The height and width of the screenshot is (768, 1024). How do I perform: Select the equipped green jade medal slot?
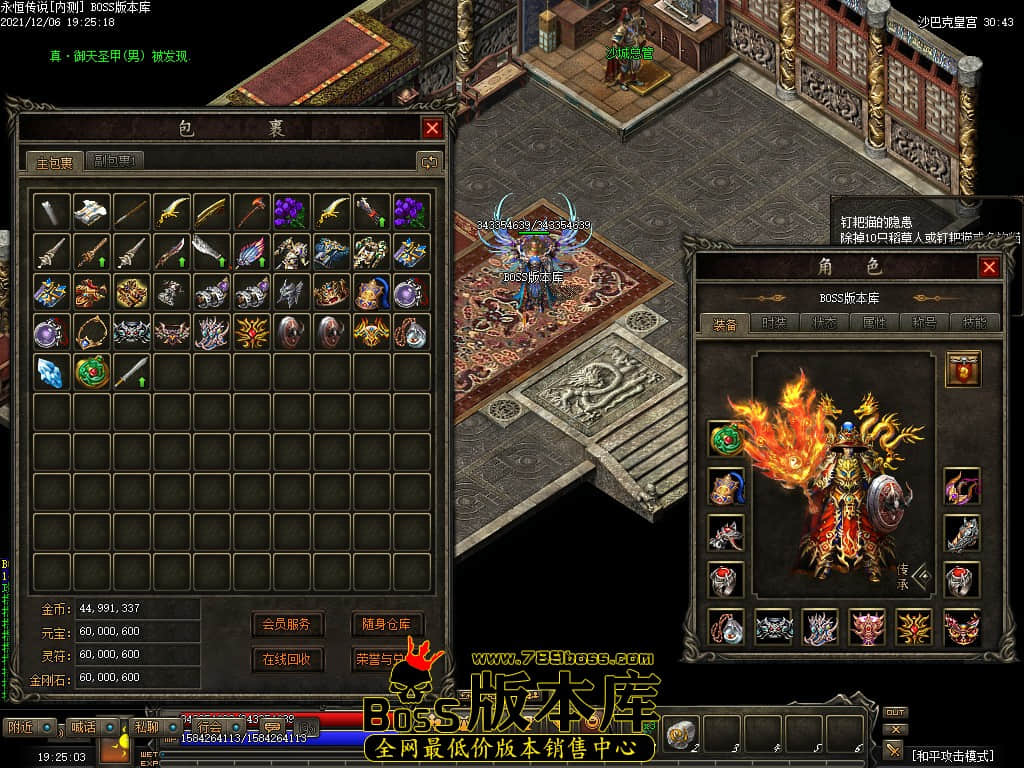point(725,438)
